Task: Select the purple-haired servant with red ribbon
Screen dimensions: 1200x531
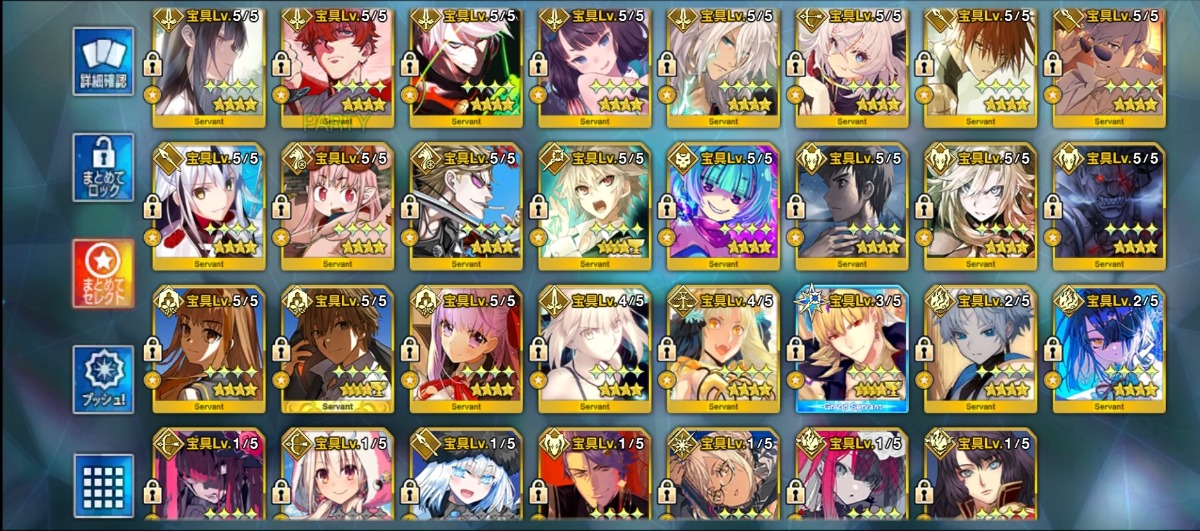Action: (x=466, y=350)
